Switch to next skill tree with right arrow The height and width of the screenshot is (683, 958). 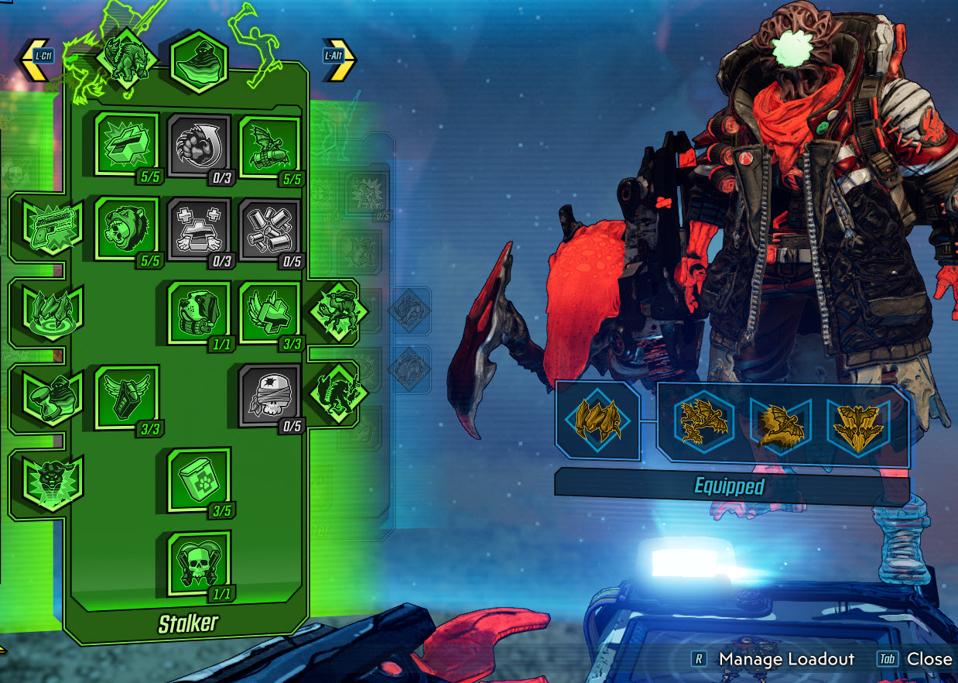[338, 60]
